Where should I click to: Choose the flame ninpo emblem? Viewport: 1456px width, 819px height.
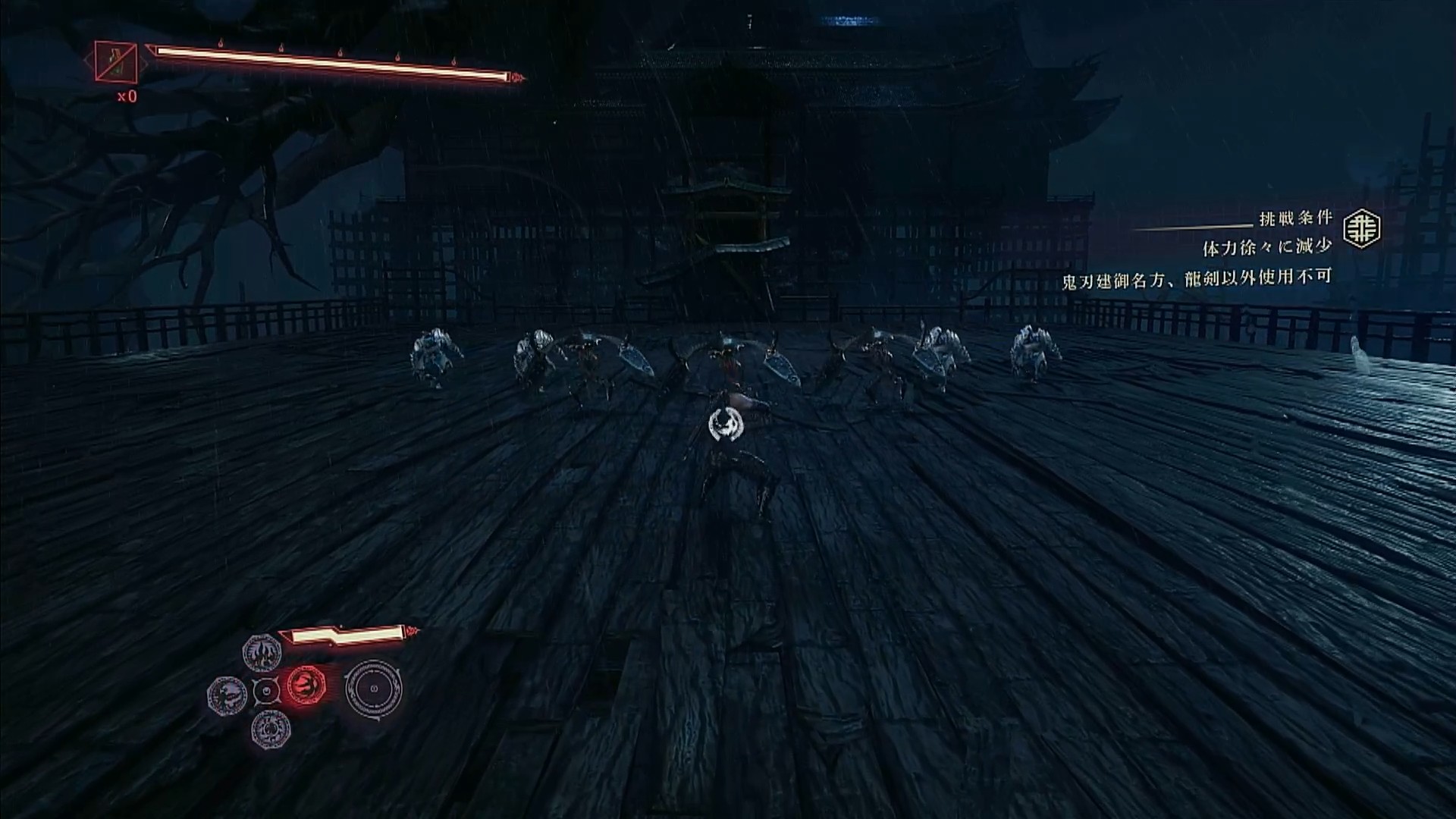(262, 652)
